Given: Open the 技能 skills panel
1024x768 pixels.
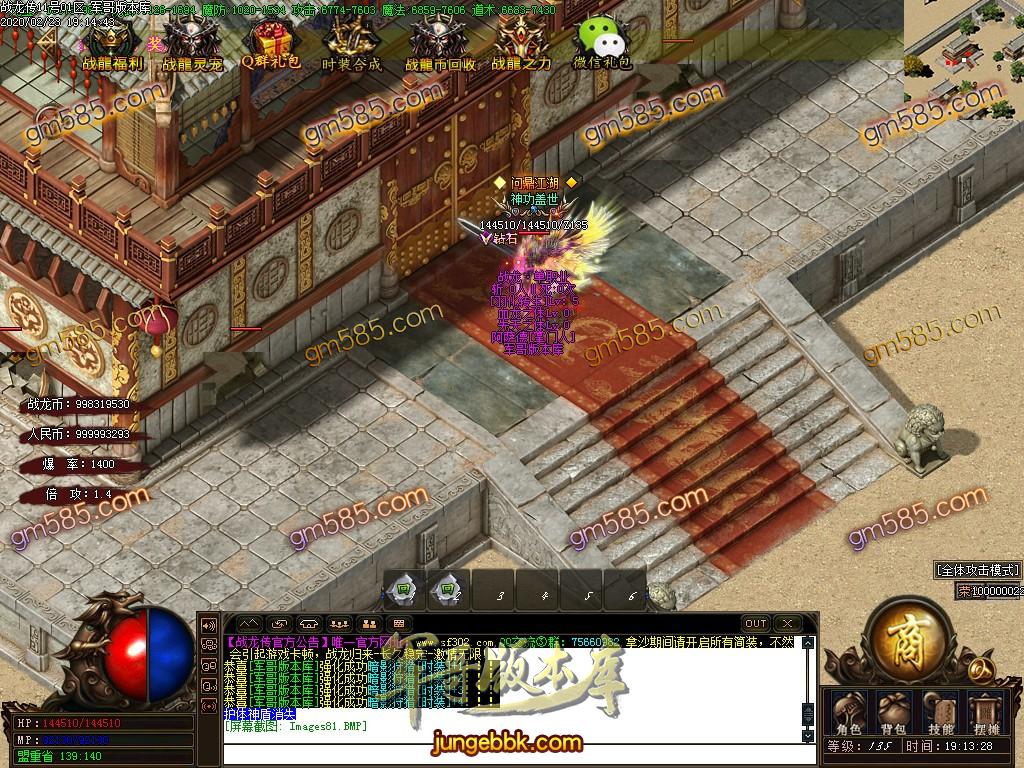Looking at the screenshot, I should [x=941, y=711].
